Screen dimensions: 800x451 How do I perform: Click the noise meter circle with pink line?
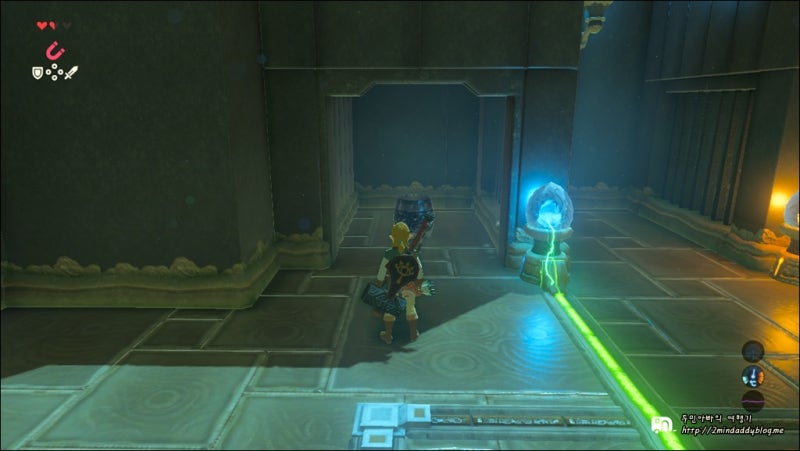click(x=753, y=401)
